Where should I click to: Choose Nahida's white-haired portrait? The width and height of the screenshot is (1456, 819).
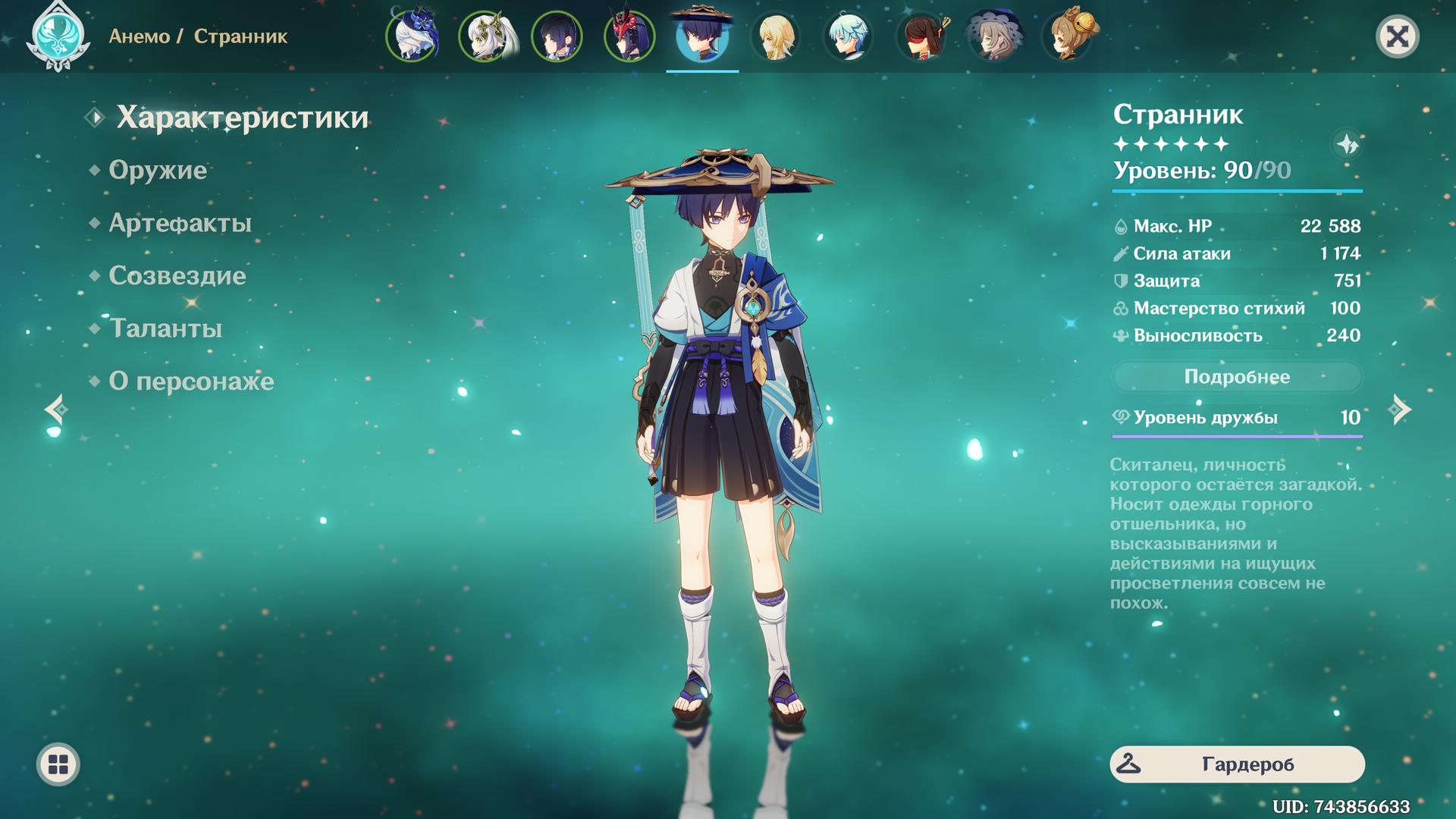pos(485,36)
